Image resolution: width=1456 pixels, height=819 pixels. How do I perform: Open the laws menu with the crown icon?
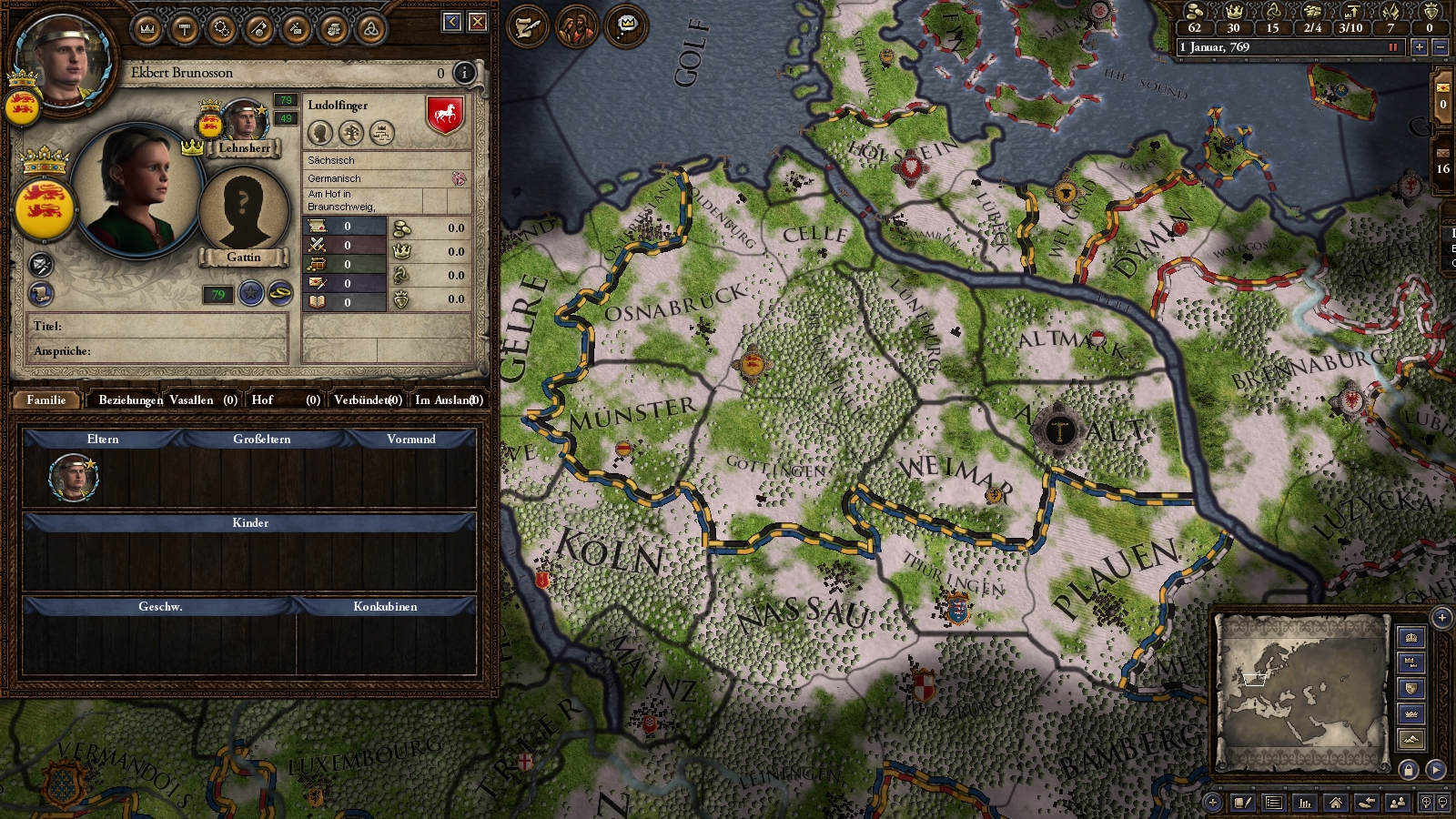[x=147, y=30]
